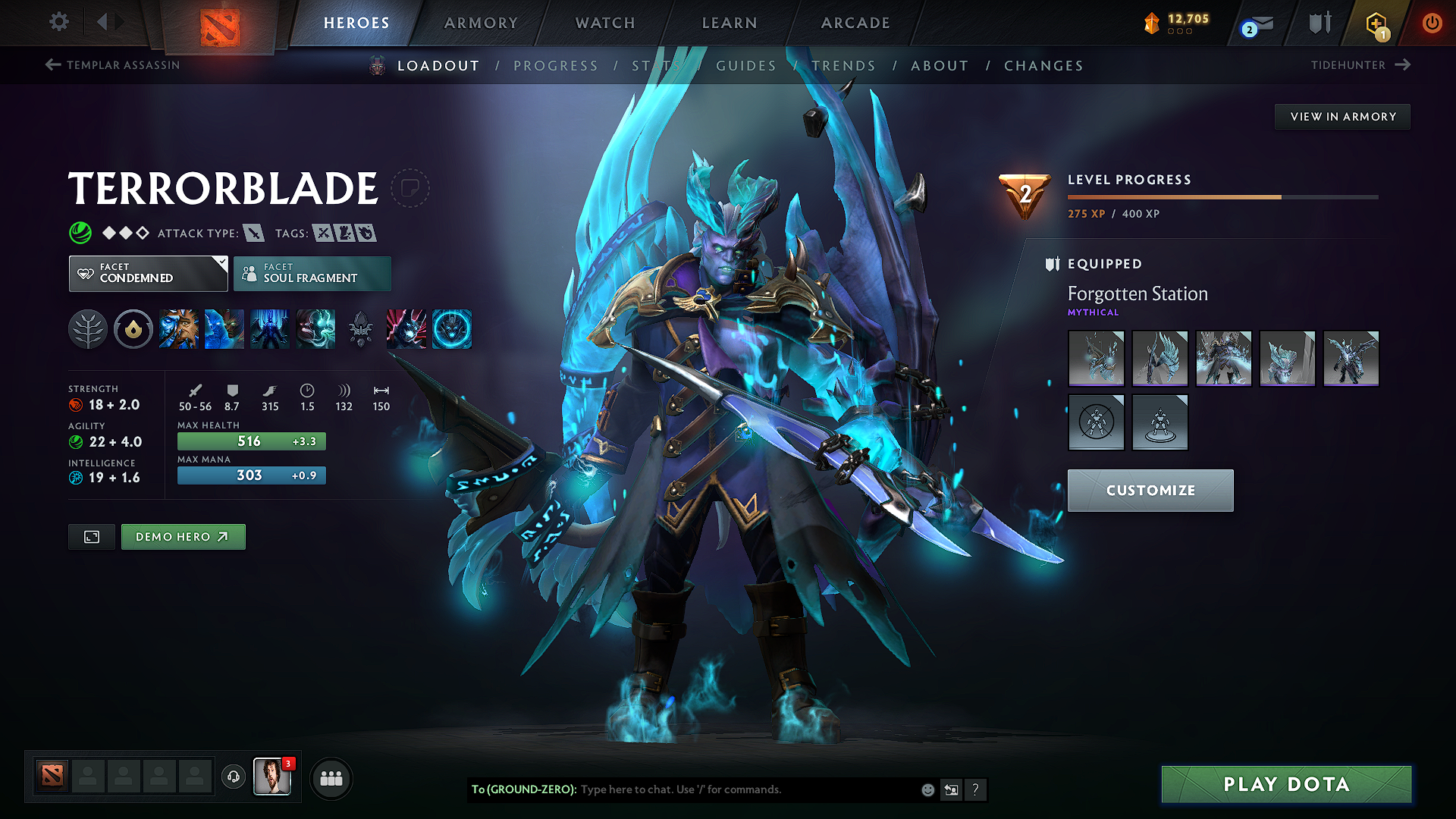
Task: Open the emoticon picker in chat bar
Action: 927,789
